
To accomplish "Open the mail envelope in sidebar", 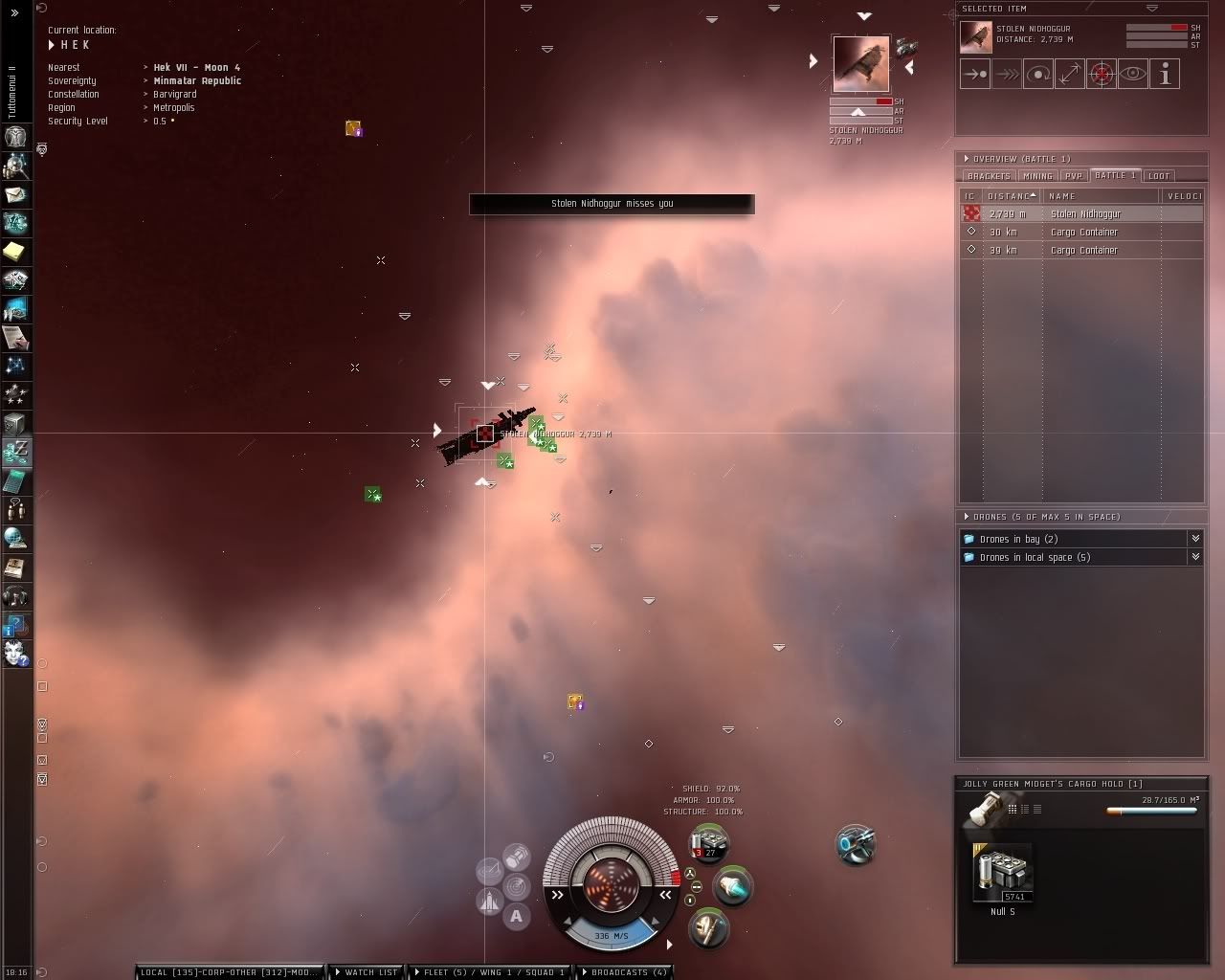I will click(x=15, y=195).
